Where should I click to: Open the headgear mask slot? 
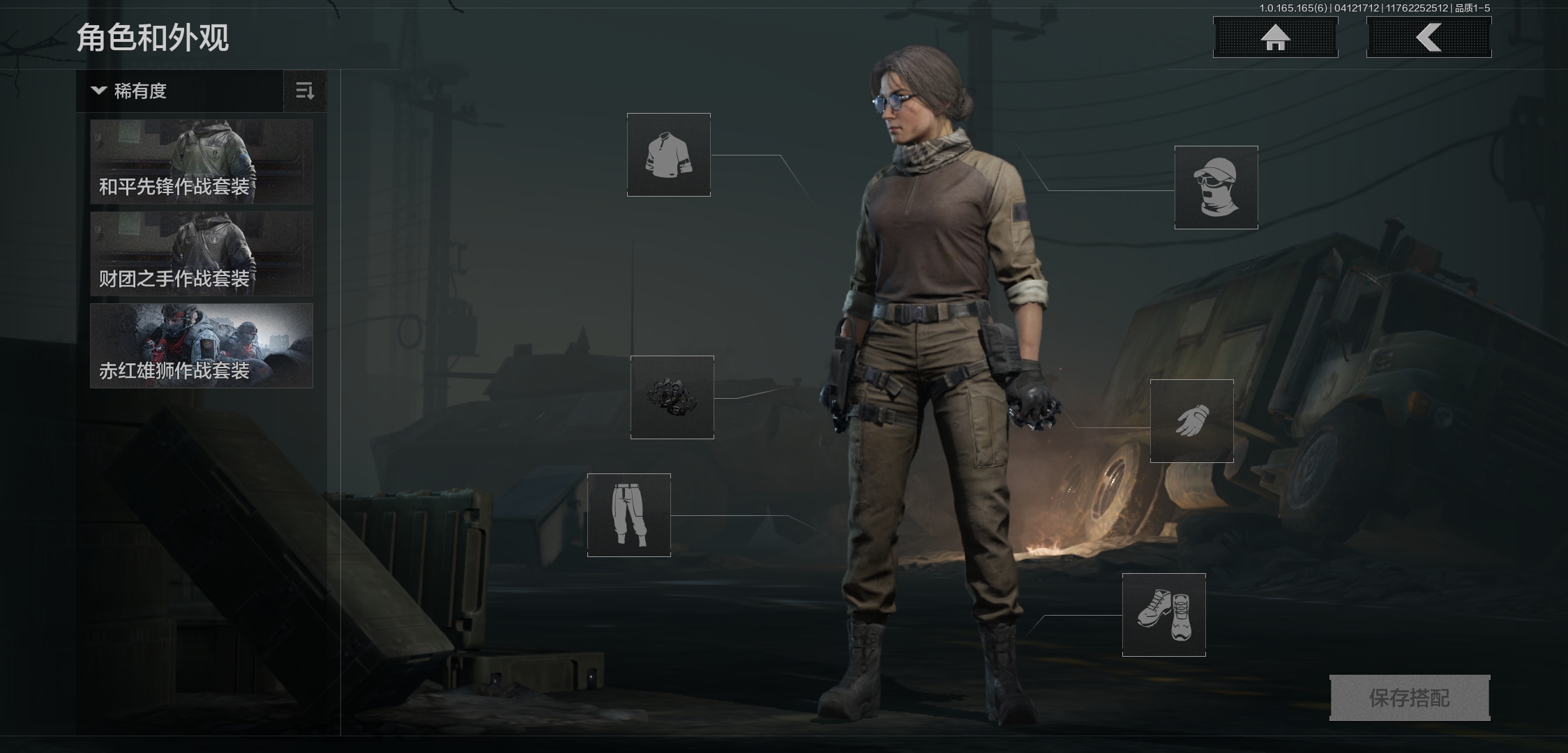(1216, 188)
